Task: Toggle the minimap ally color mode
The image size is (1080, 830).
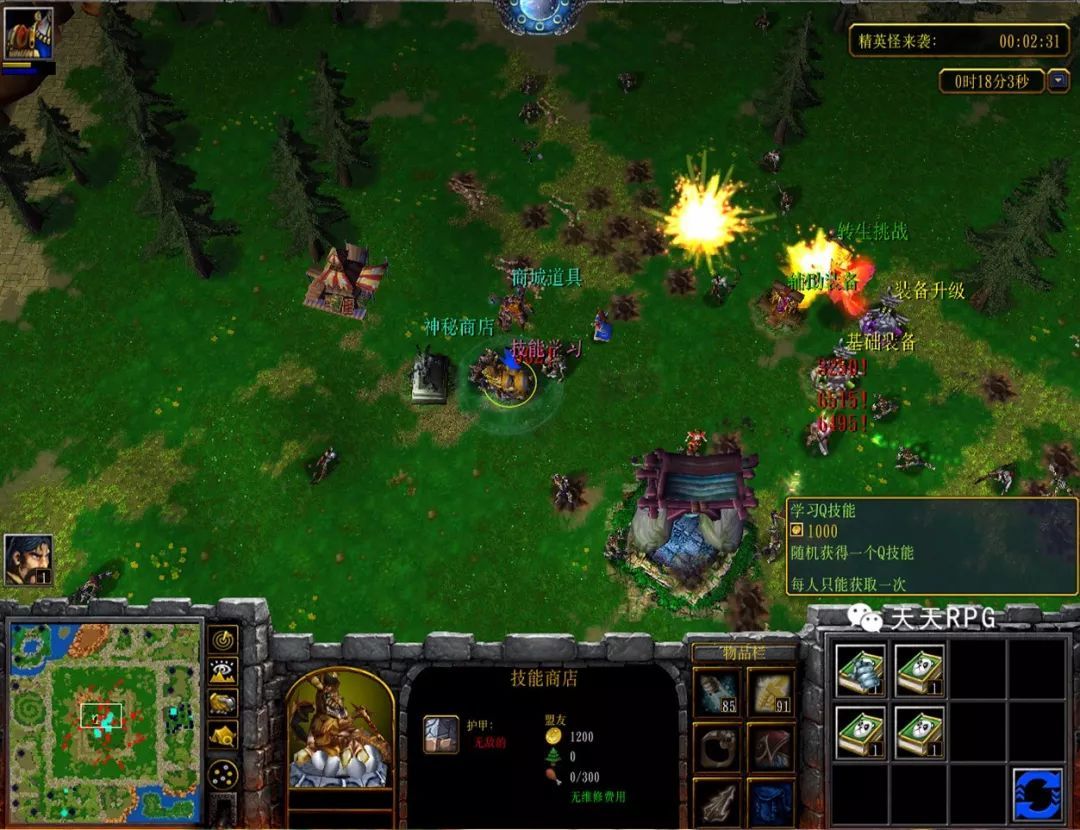Action: click(x=223, y=703)
